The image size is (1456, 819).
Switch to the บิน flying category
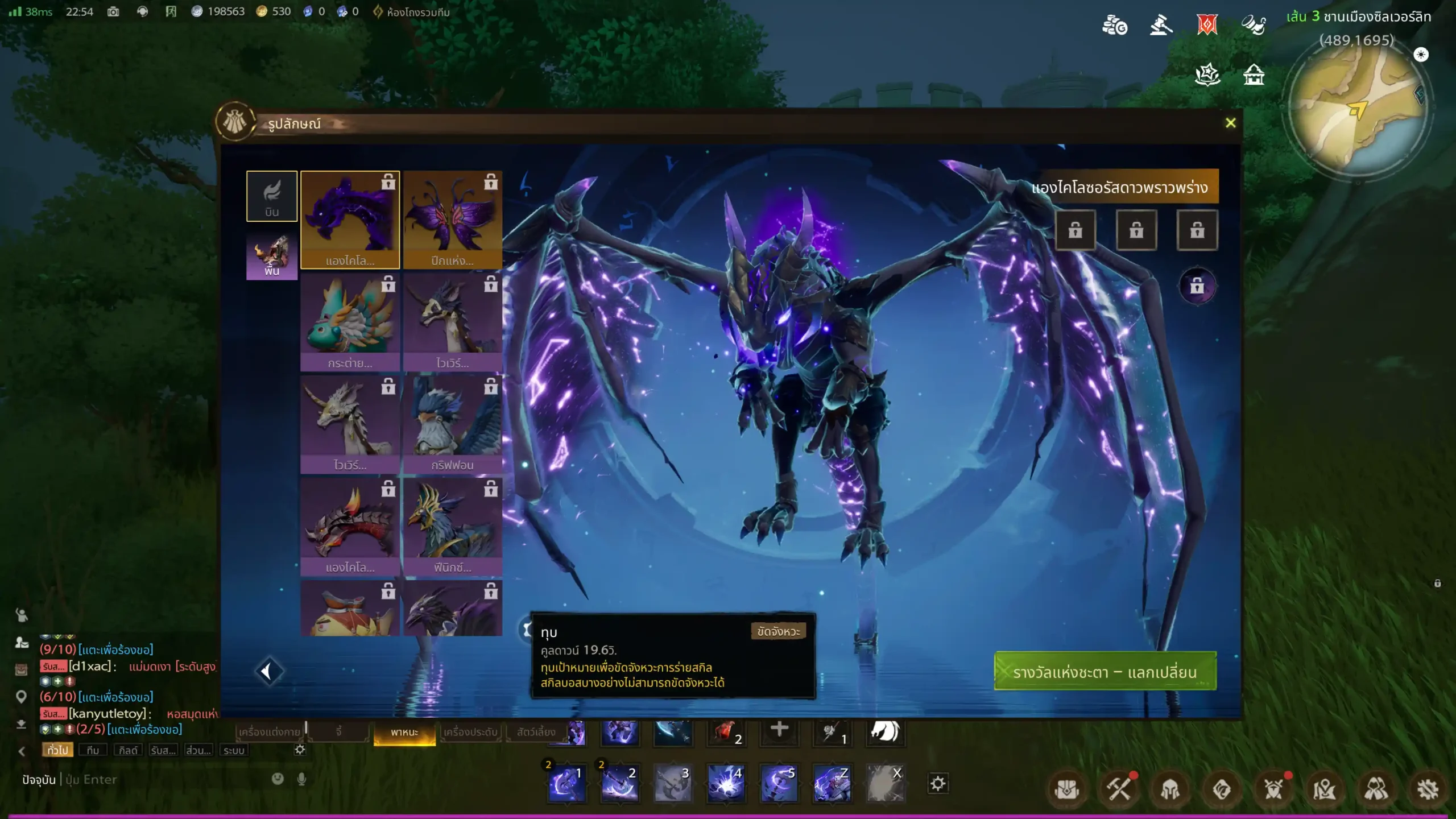[x=272, y=196]
